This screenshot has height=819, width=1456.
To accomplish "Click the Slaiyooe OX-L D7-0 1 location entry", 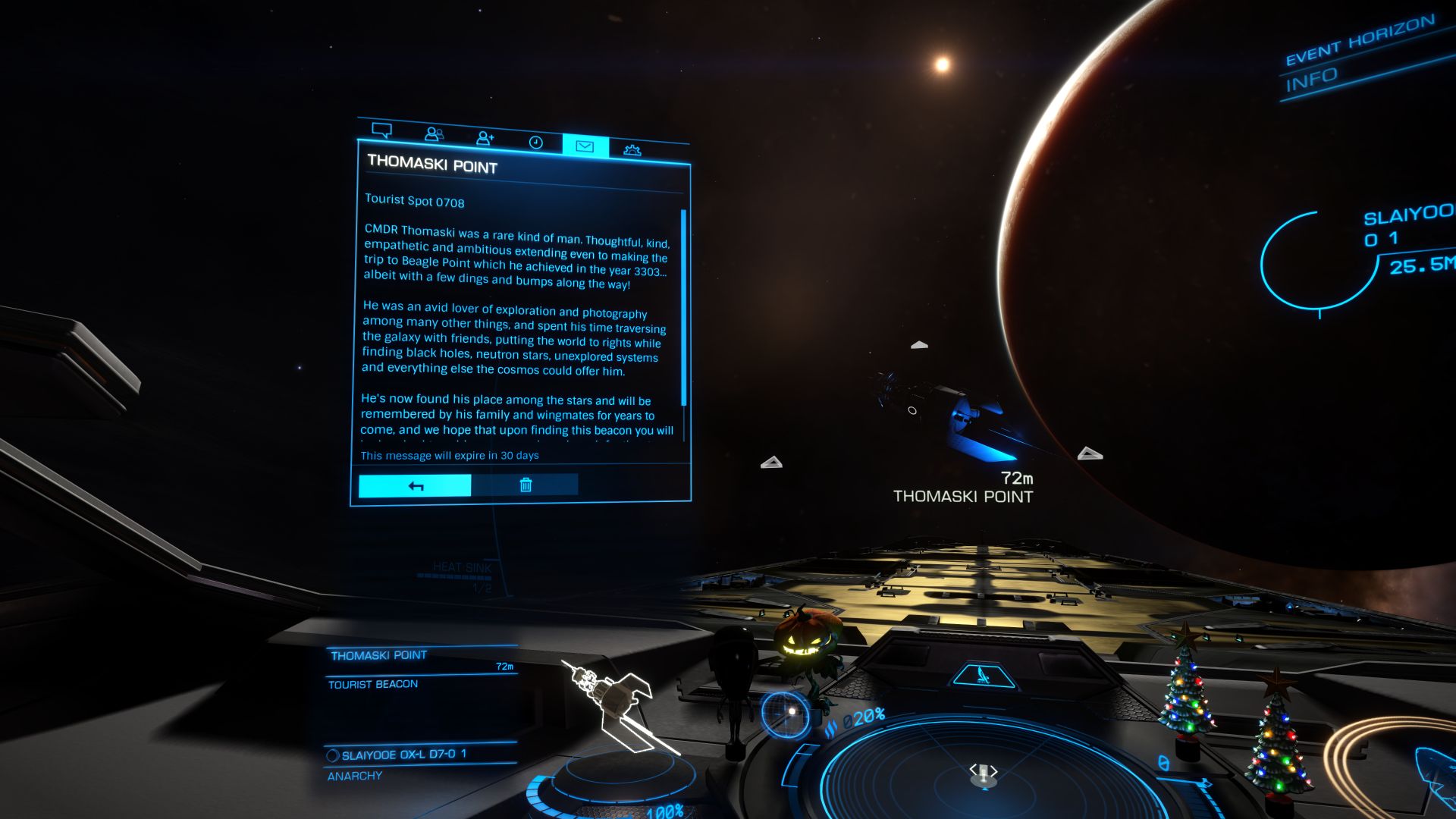I will pos(403,755).
